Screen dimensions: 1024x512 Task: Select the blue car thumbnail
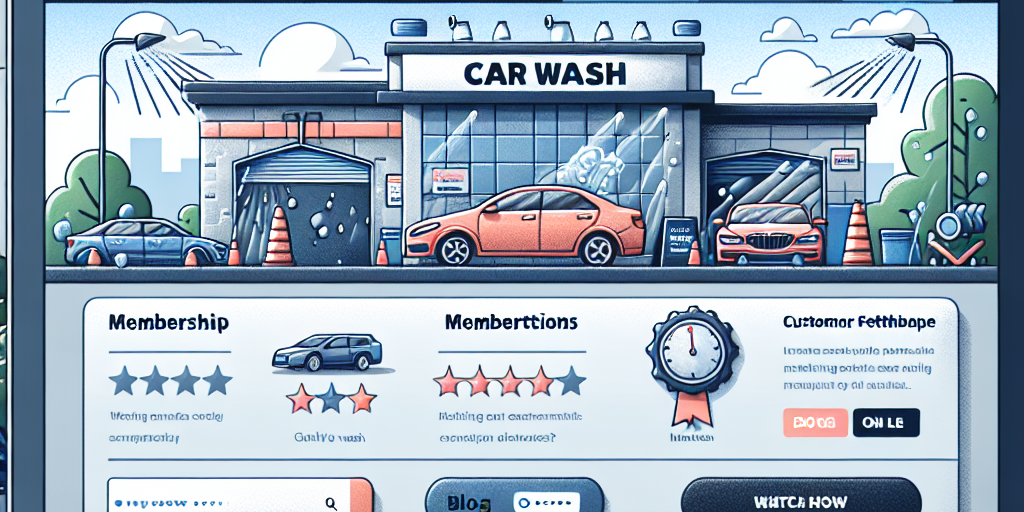click(x=327, y=352)
